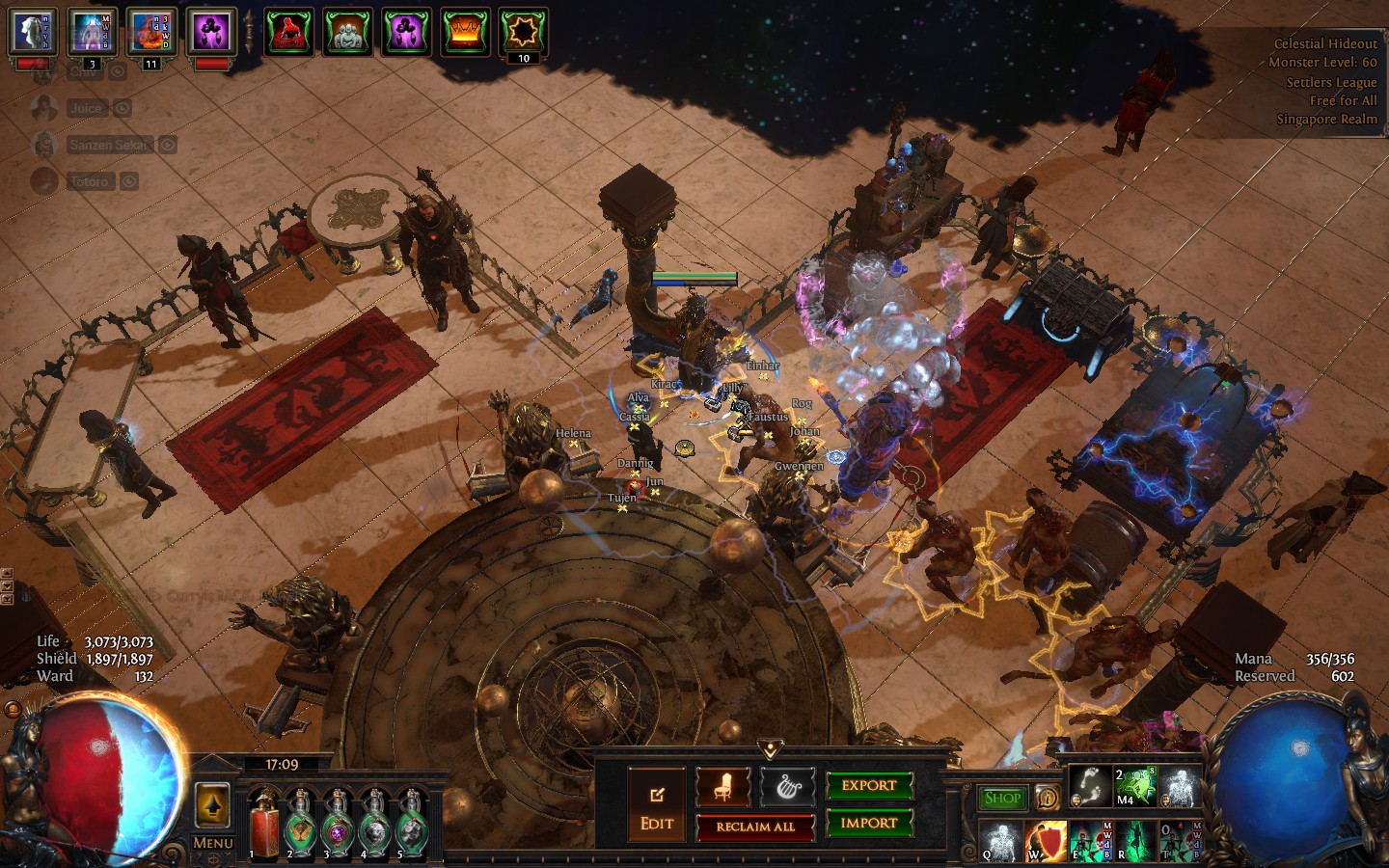1389x868 pixels.
Task: Use the purple gem flask in slot 3
Action: (338, 827)
